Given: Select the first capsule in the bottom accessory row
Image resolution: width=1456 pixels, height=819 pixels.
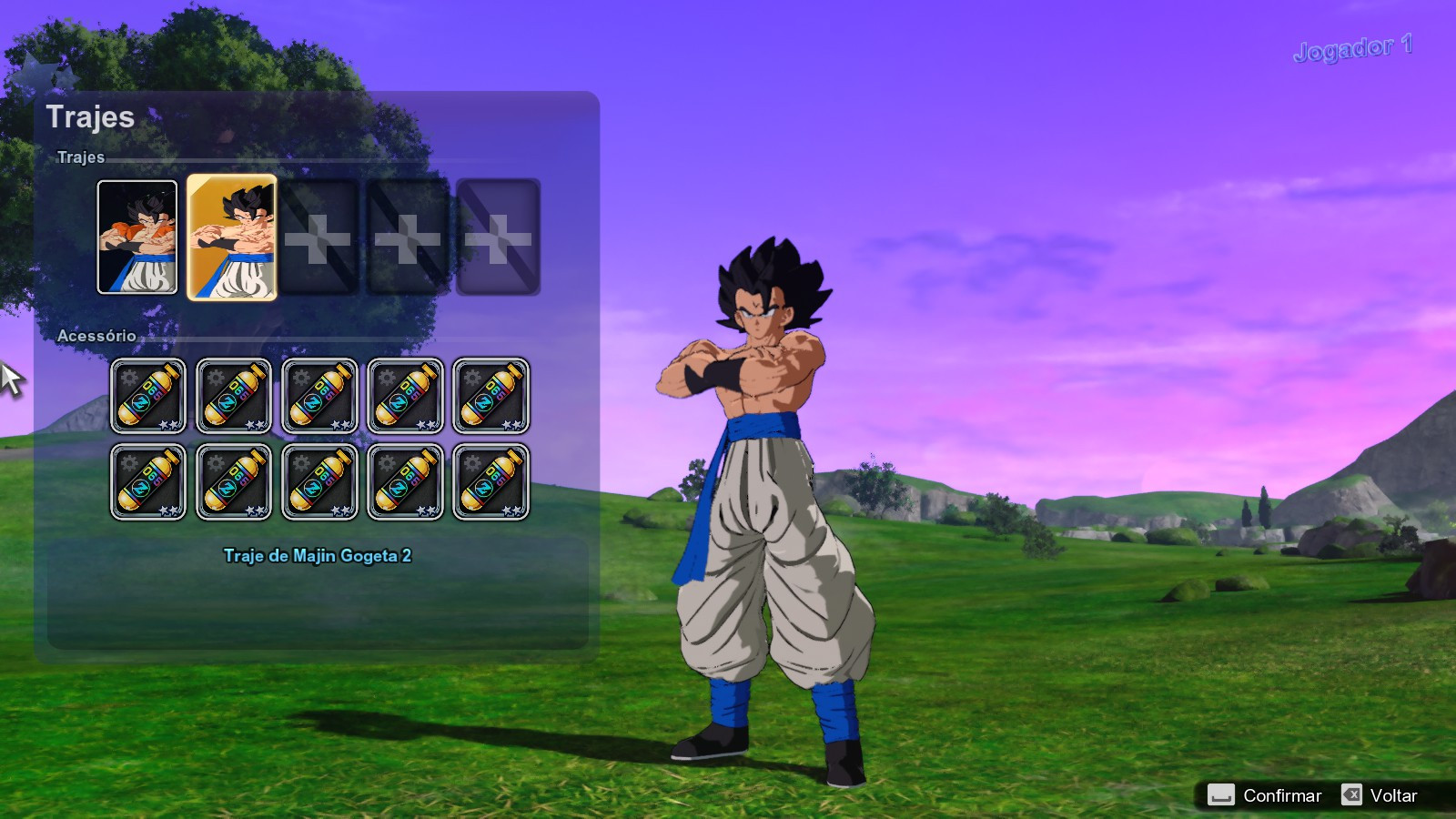Looking at the screenshot, I should (x=147, y=480).
